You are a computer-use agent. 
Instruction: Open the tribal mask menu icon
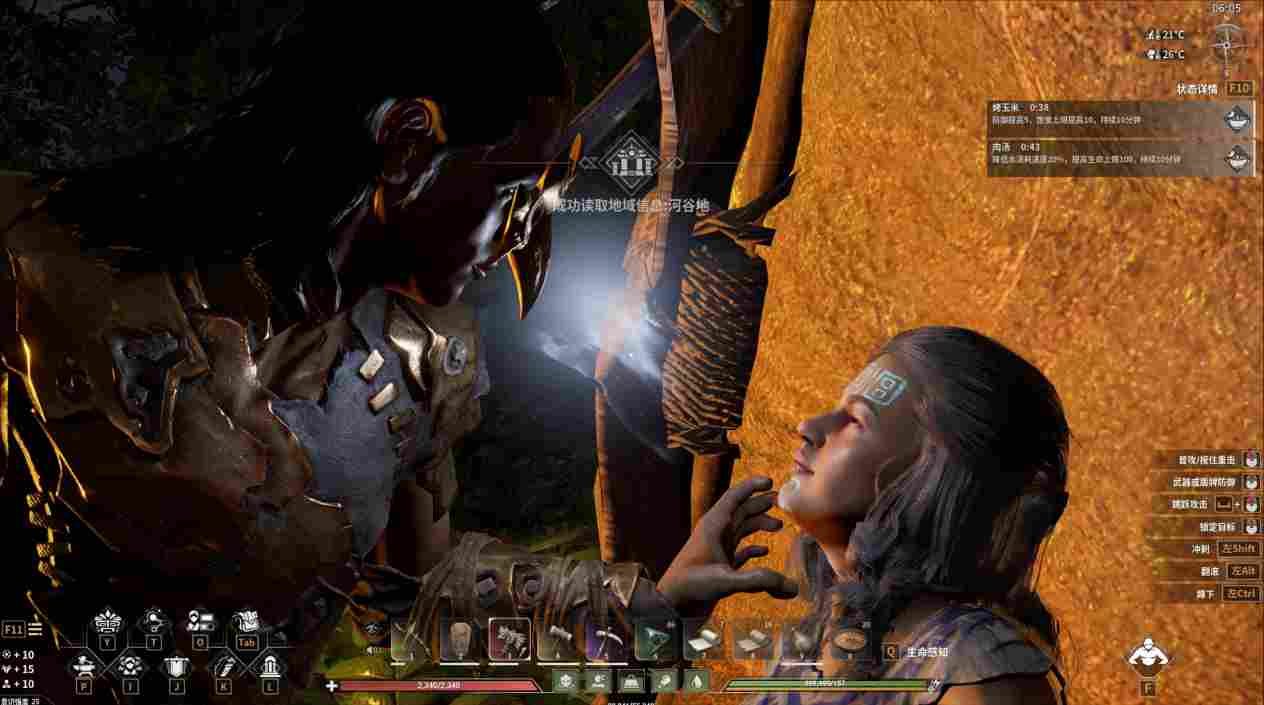[x=106, y=622]
